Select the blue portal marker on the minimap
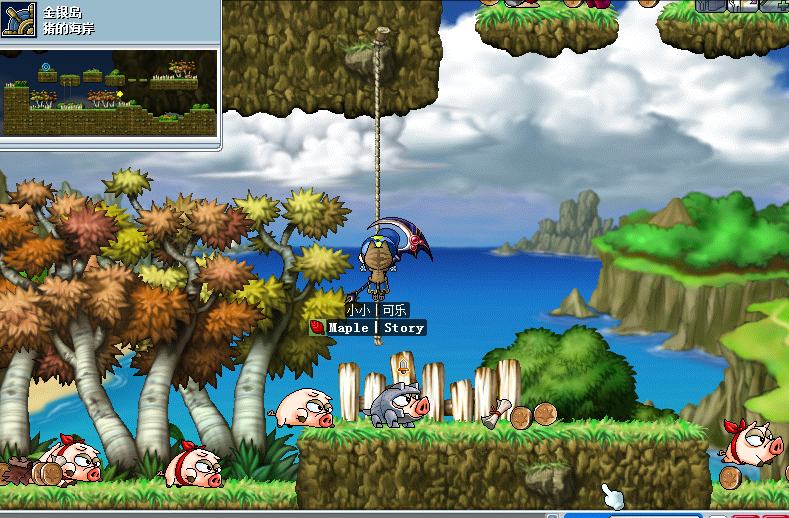789x518 pixels. (45, 68)
